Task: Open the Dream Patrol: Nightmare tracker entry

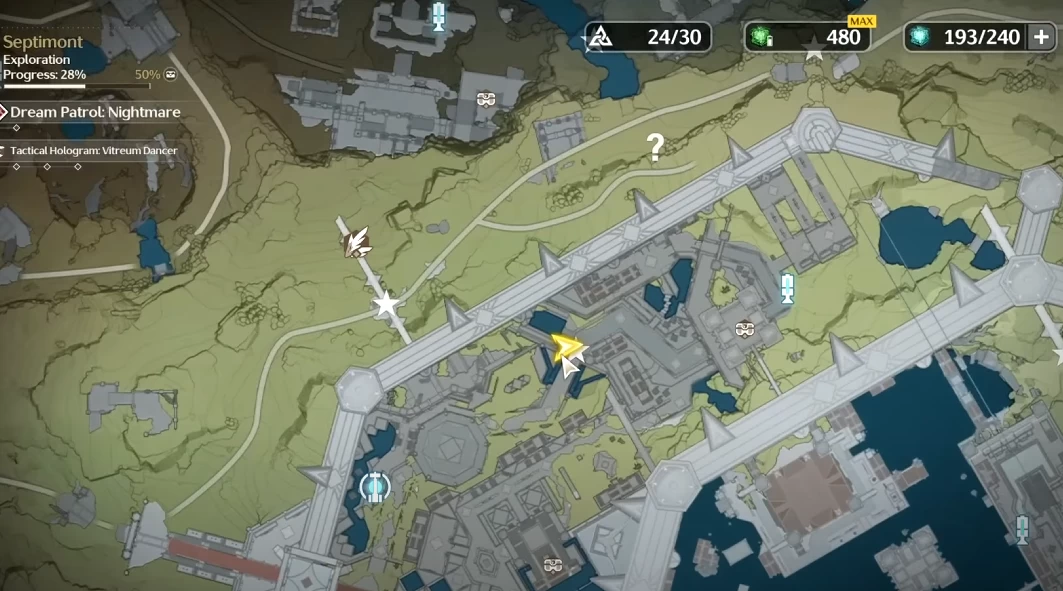Action: point(95,112)
